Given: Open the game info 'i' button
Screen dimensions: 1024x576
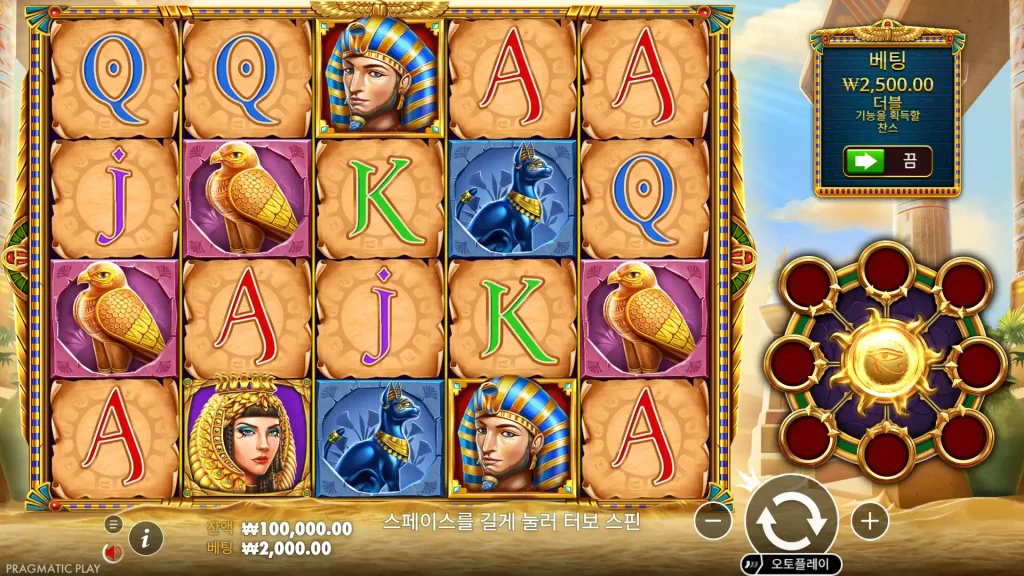Looking at the screenshot, I should click(x=146, y=538).
